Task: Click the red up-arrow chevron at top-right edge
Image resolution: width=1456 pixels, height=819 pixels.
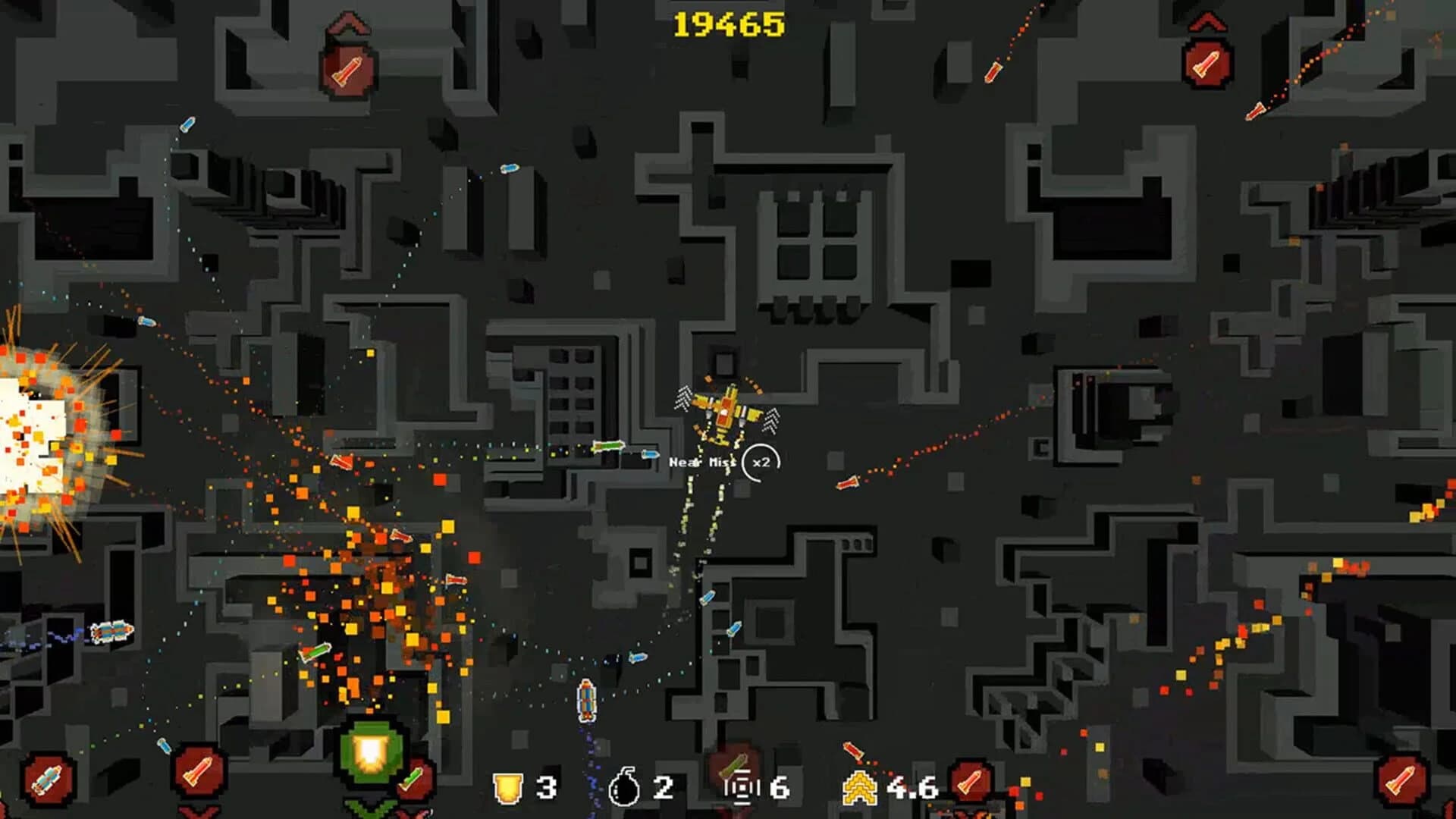Action: (x=1207, y=21)
